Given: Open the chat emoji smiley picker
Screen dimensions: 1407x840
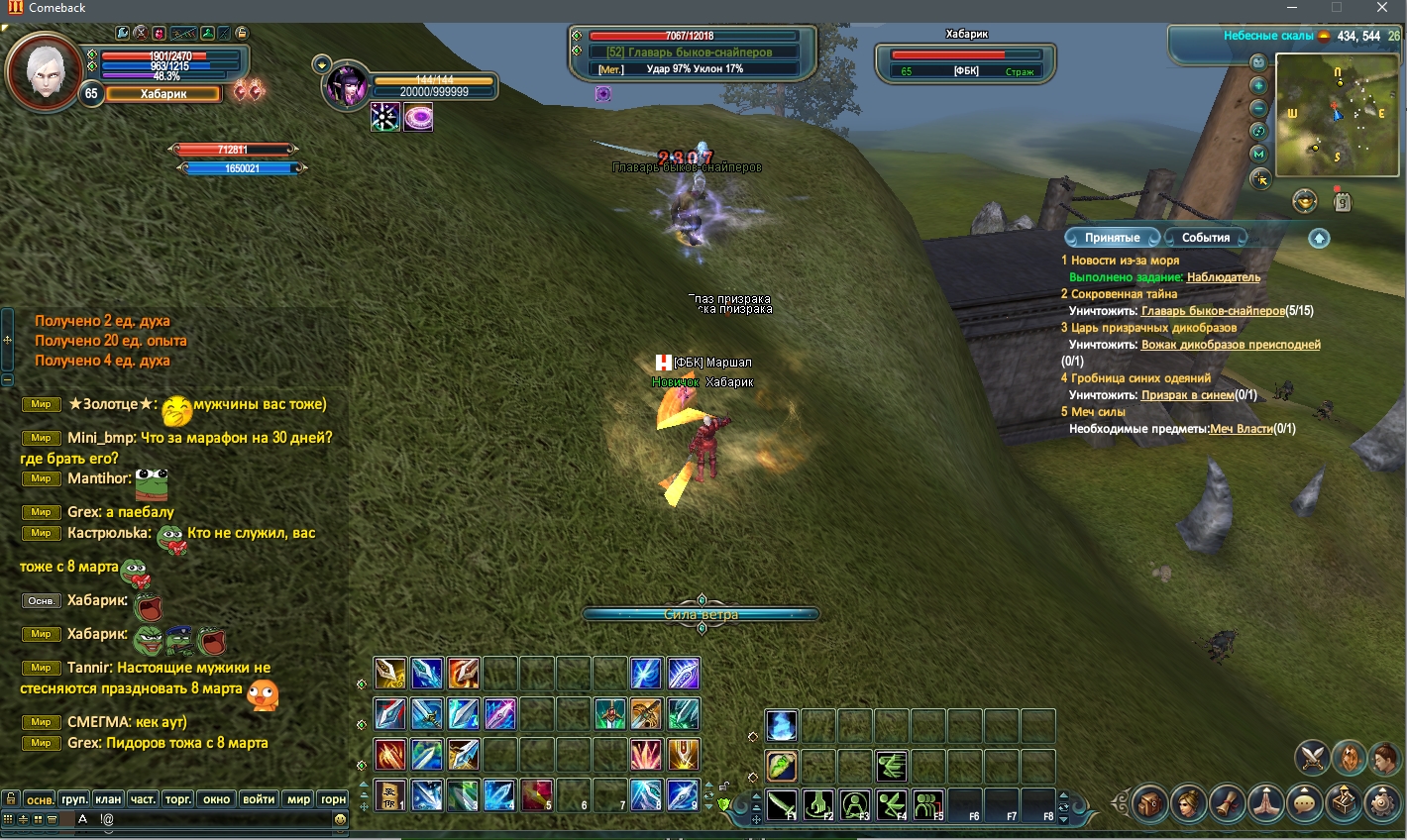Looking at the screenshot, I should tap(340, 819).
